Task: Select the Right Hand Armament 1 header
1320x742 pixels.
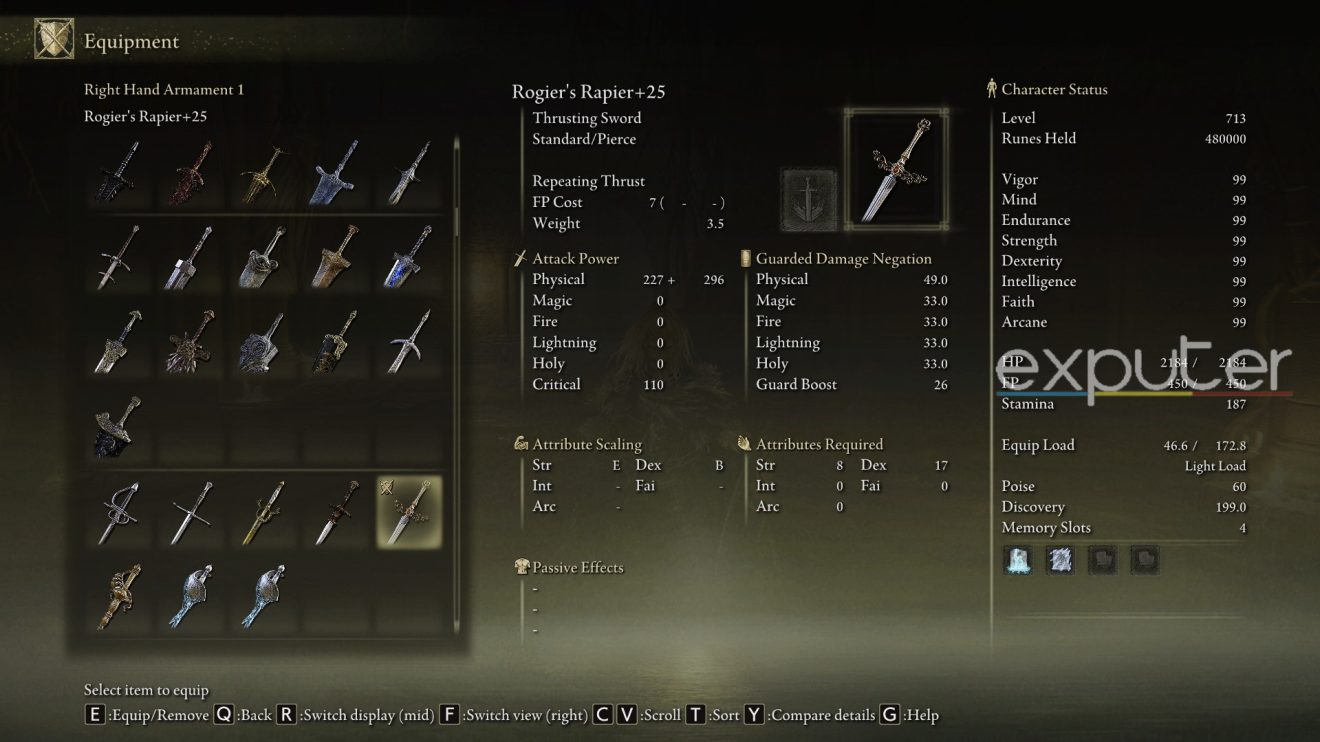Action: point(163,89)
